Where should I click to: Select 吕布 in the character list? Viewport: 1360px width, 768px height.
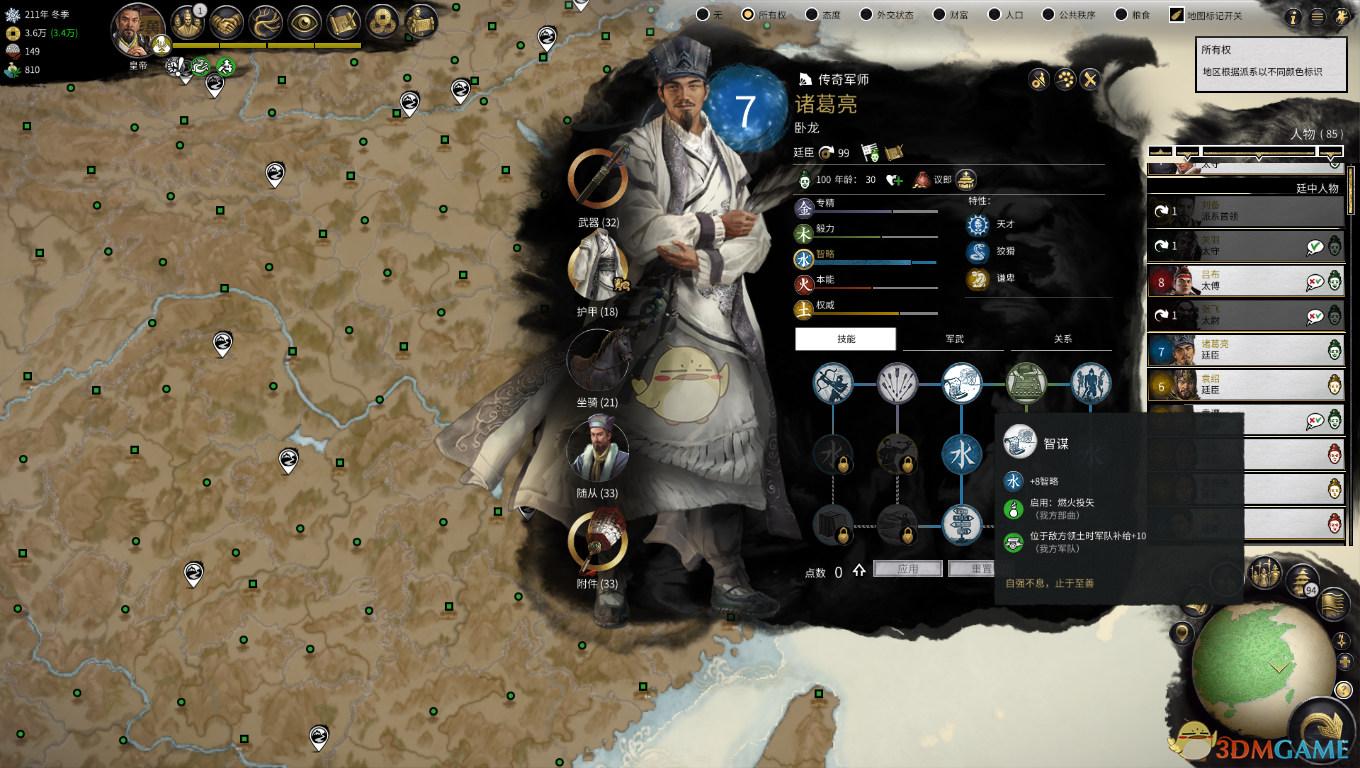tap(1245, 280)
